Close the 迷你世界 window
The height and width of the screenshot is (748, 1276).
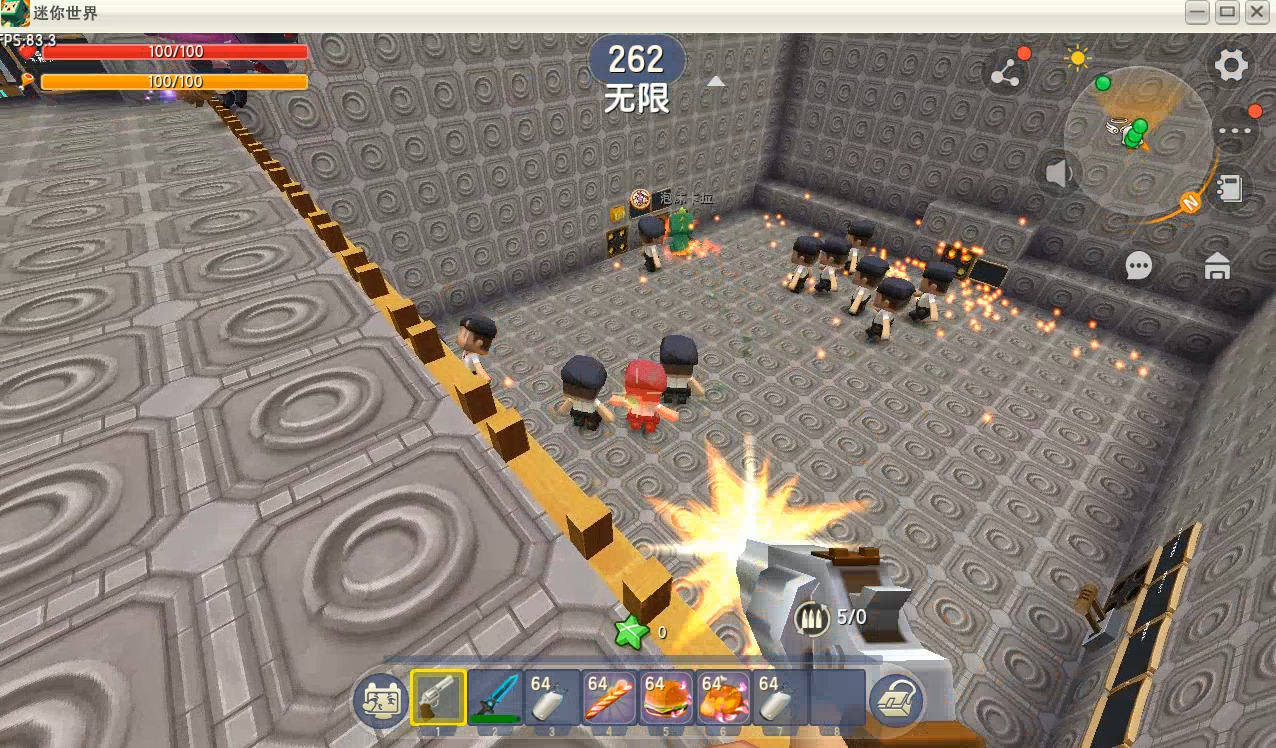tap(1256, 13)
